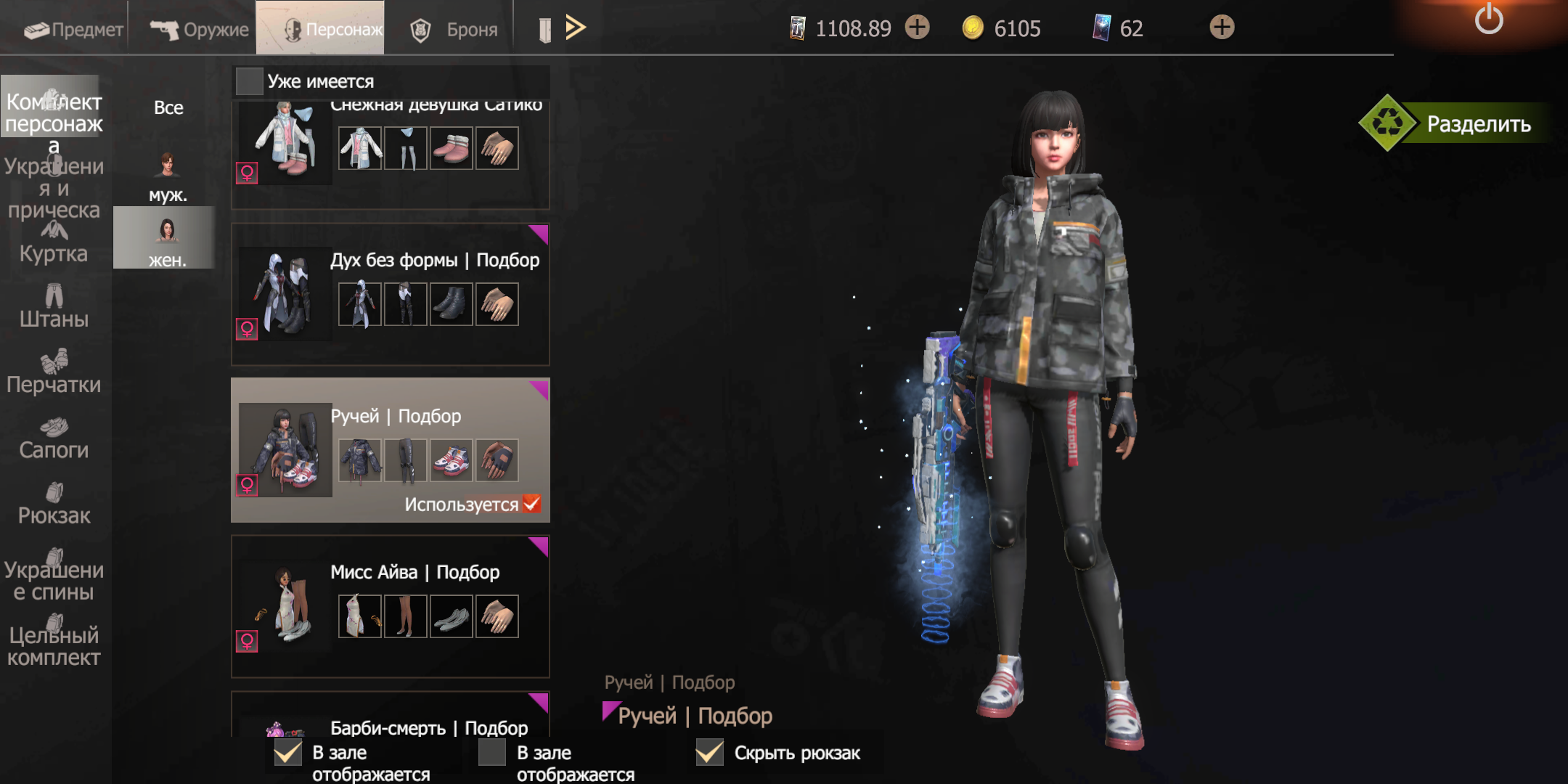Select the Ручей sneakers item slot
Screen dimensions: 1568x784
[452, 460]
